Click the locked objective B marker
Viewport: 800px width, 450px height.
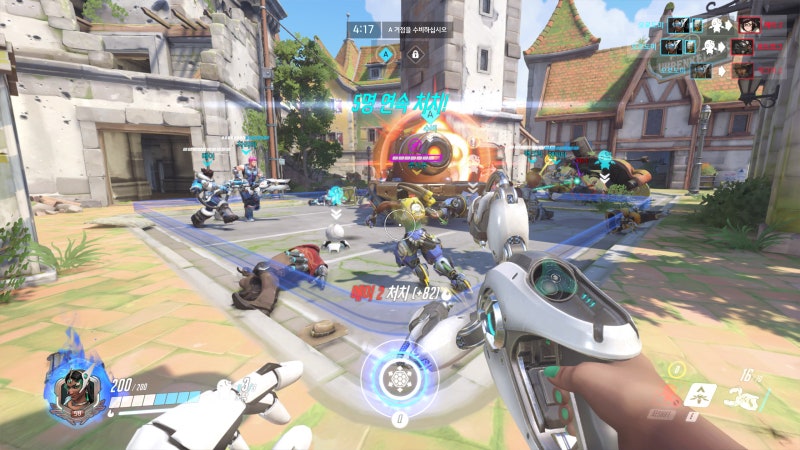coord(414,53)
